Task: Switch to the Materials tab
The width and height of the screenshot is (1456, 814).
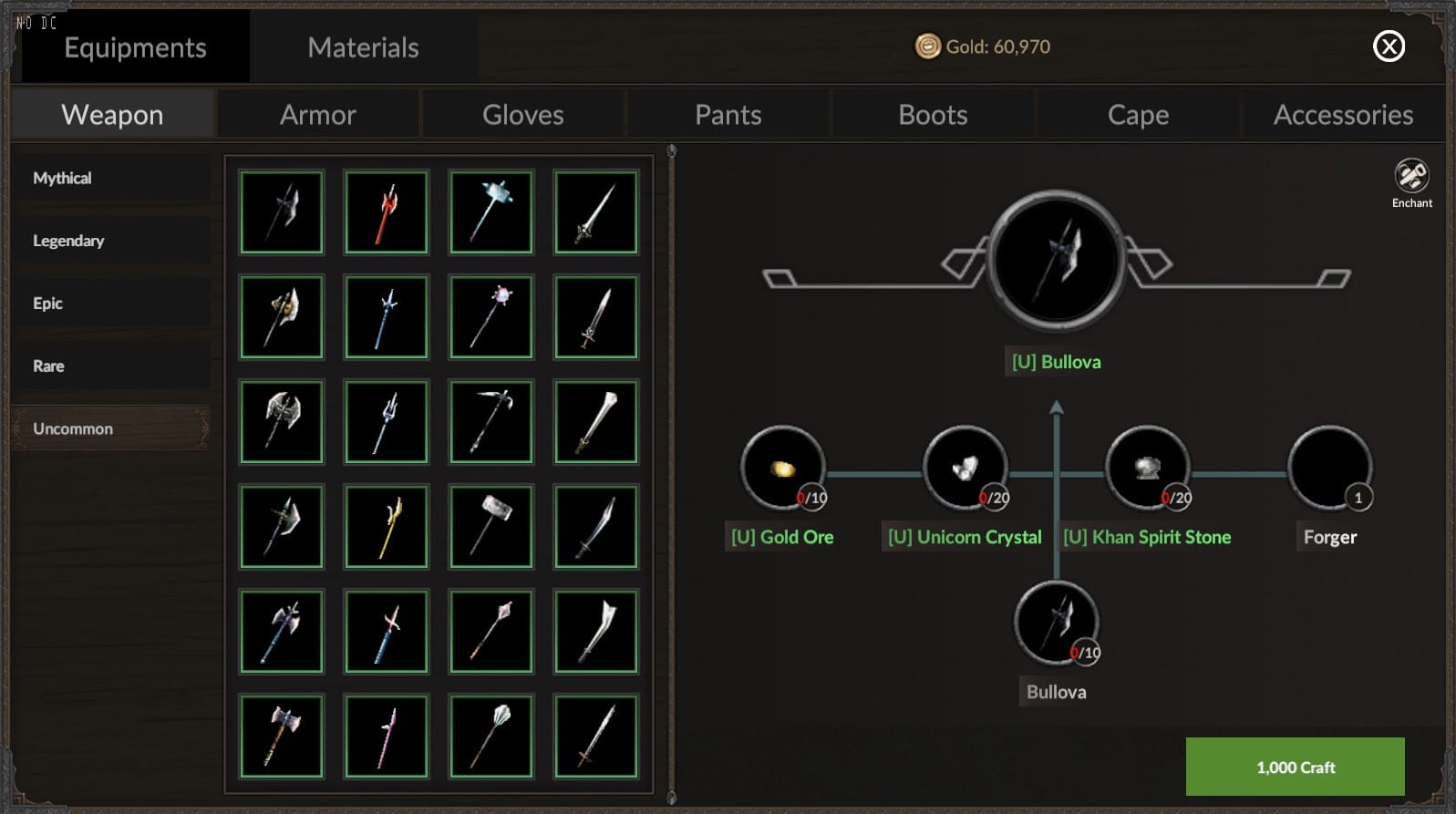Action: click(363, 47)
